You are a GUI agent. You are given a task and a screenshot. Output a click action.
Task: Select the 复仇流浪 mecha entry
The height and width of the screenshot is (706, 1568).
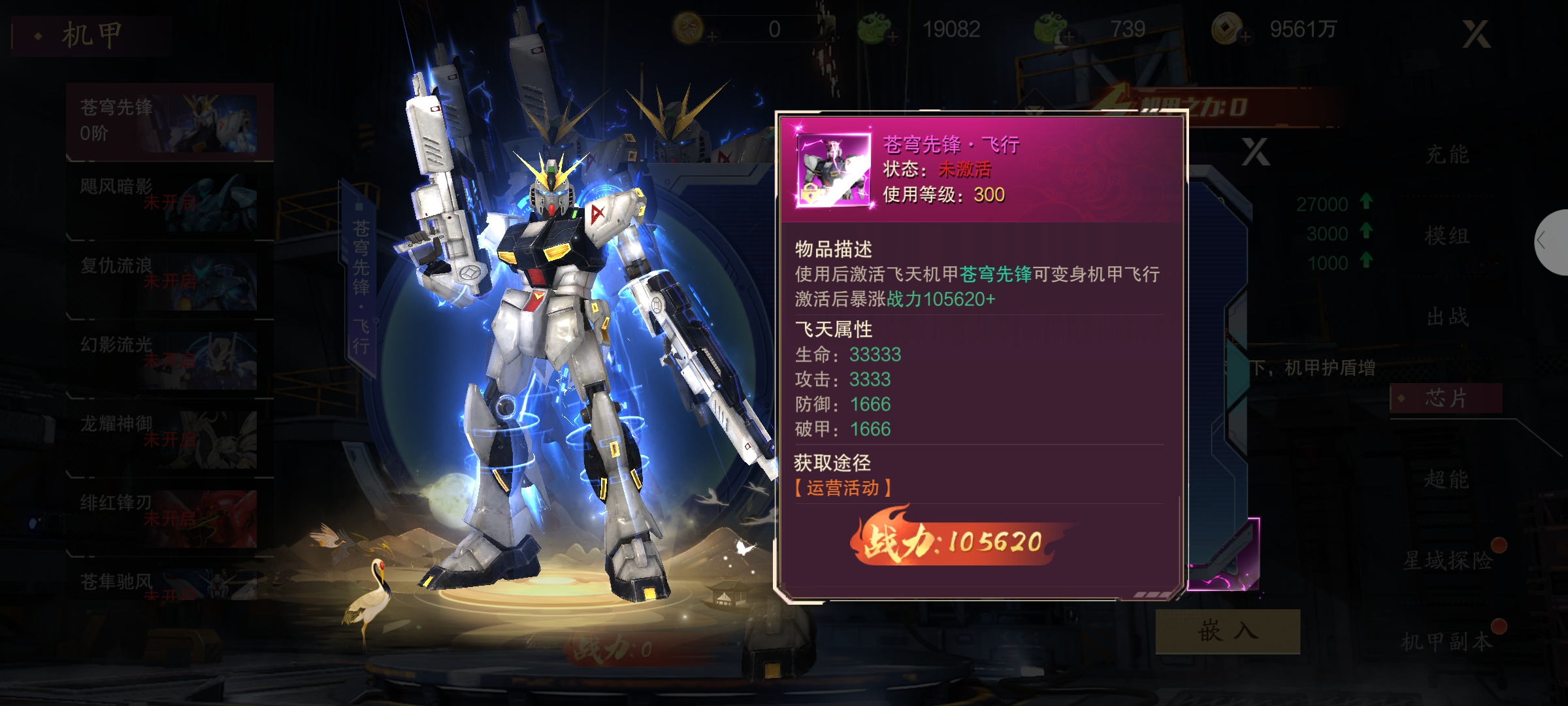169,280
